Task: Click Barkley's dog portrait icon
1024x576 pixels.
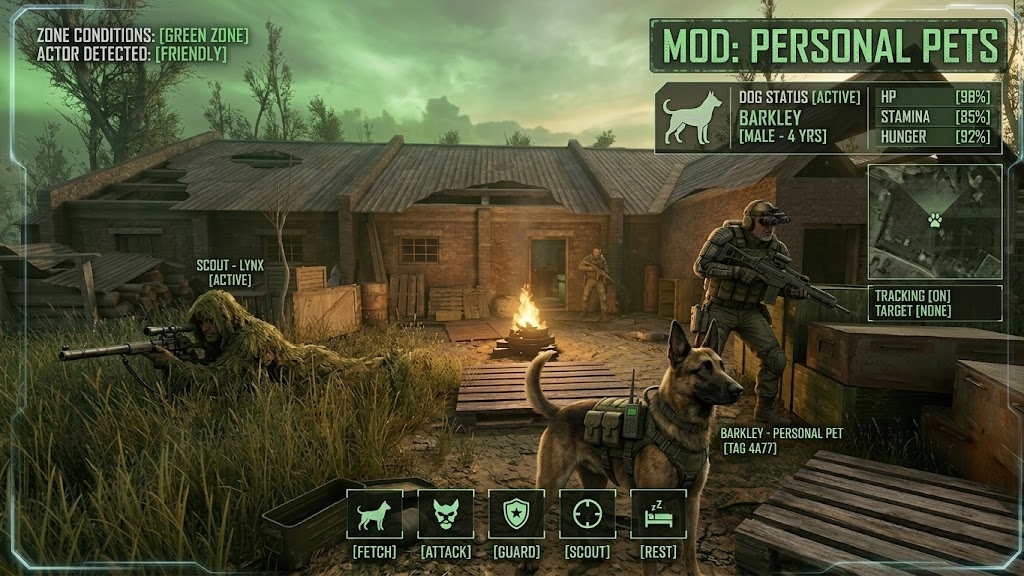Action: tap(694, 118)
